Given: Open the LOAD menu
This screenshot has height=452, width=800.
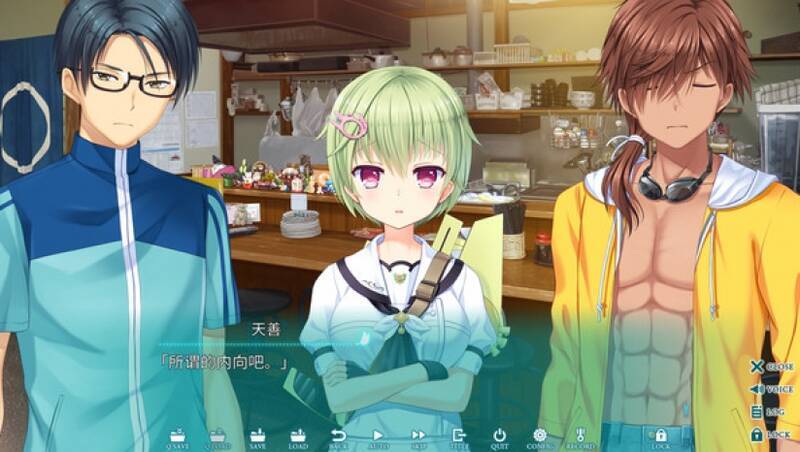Looking at the screenshot, I should coord(298,436).
